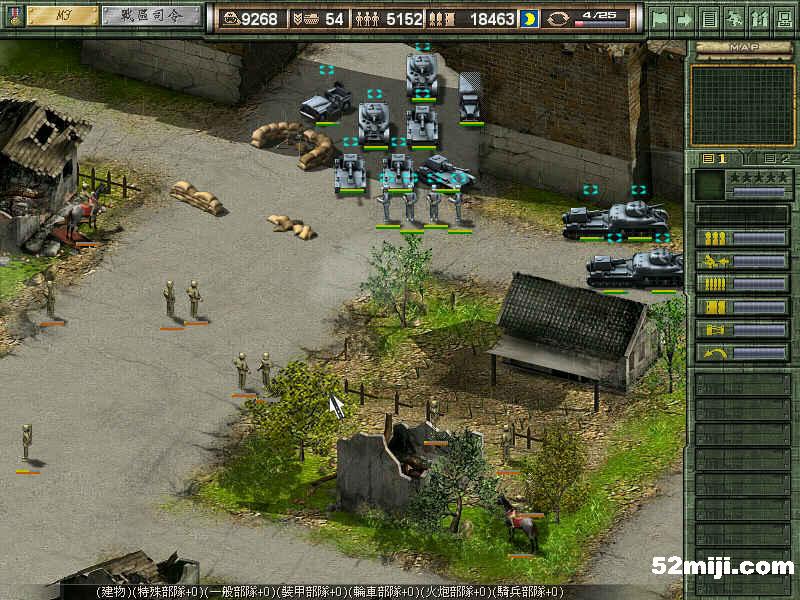Select the three-soldiers infantry command row

click(x=742, y=238)
